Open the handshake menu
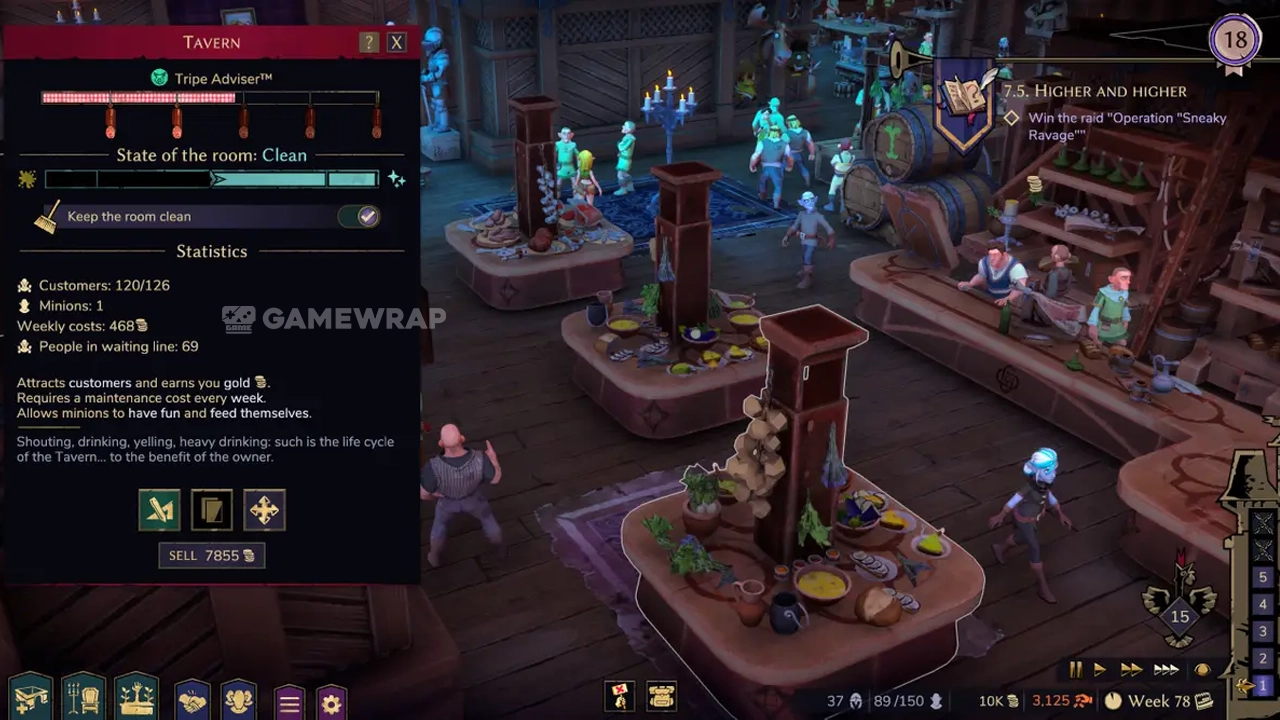Image resolution: width=1280 pixels, height=720 pixels. 192,700
